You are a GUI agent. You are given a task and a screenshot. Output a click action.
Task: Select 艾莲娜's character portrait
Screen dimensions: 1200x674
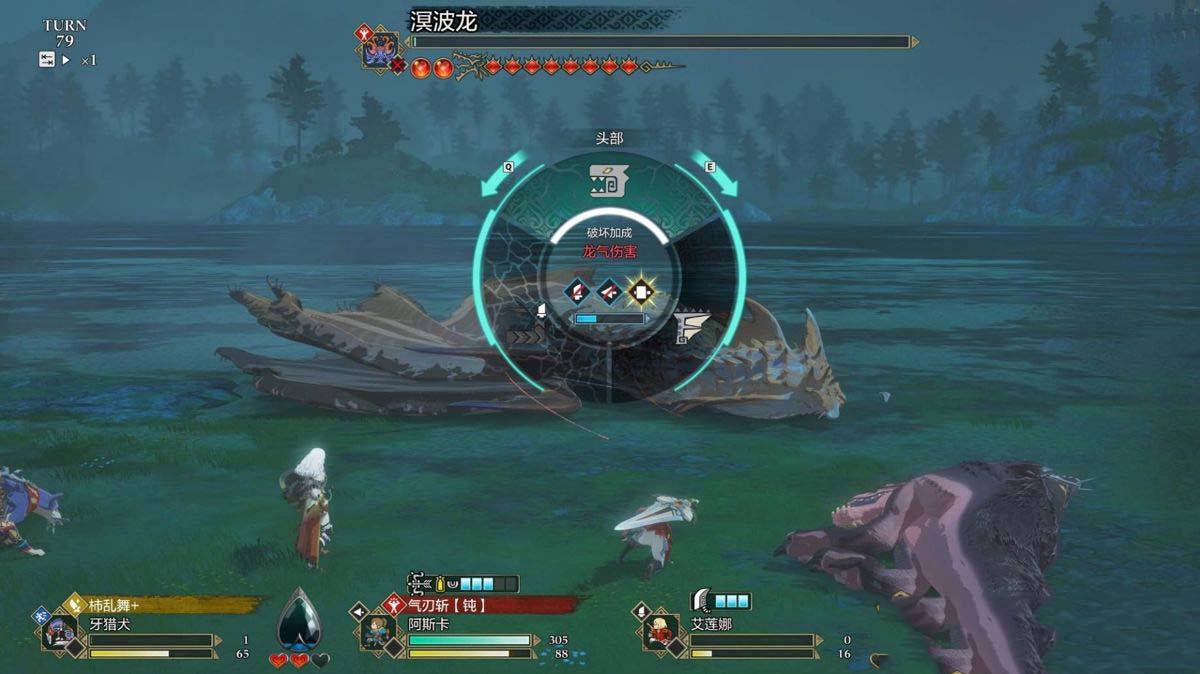660,632
